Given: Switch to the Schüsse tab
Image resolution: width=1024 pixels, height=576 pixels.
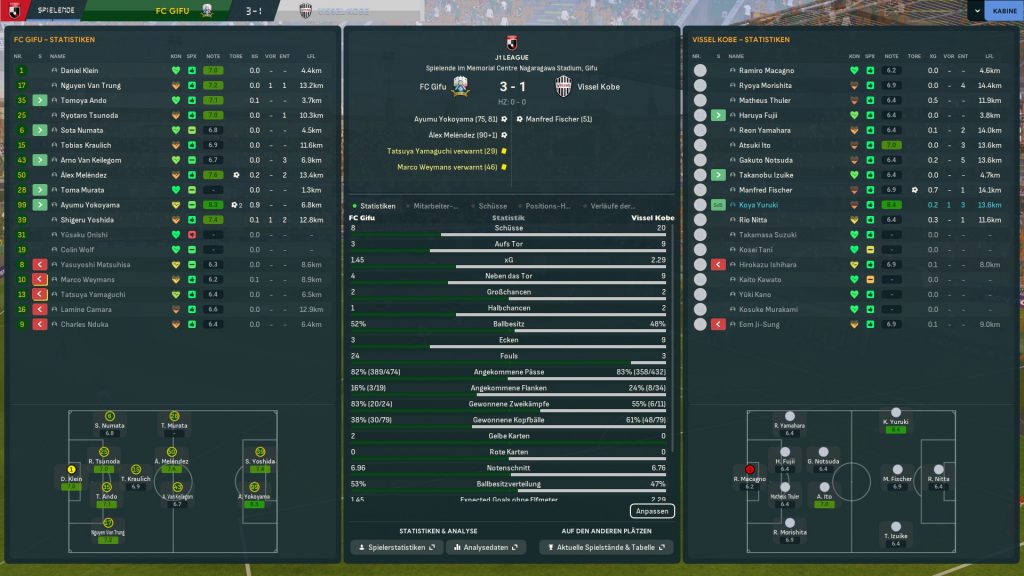Looking at the screenshot, I should [493, 206].
